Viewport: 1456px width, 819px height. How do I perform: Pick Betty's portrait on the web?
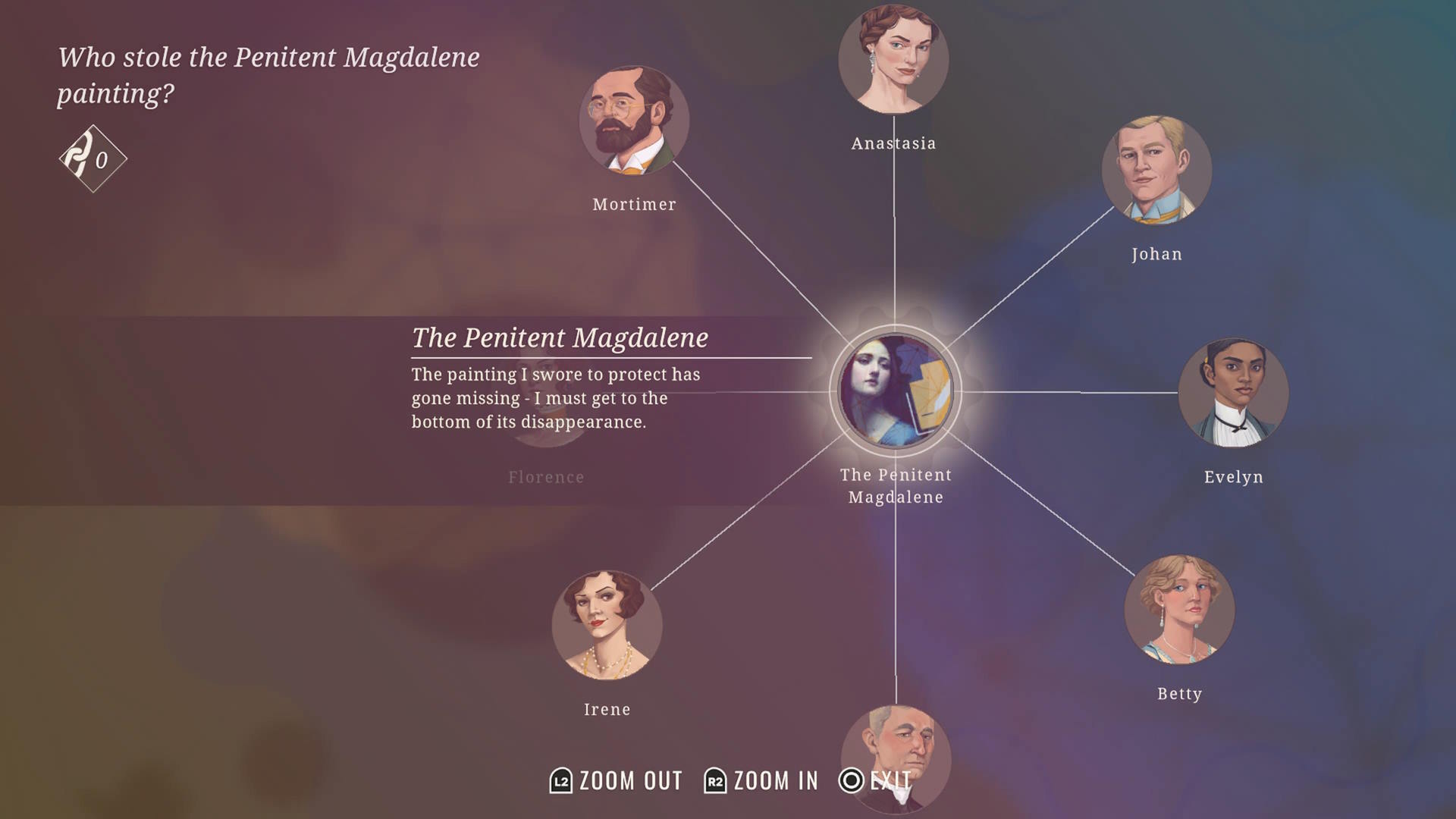click(1179, 610)
